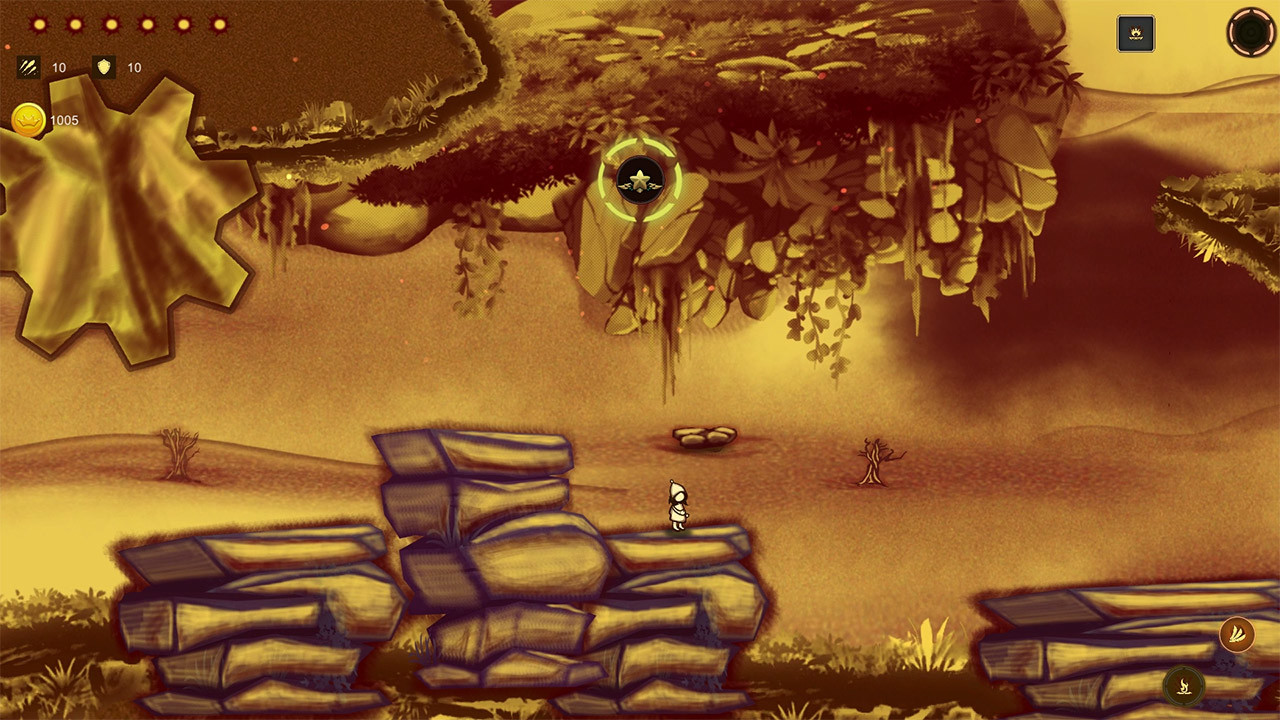Toggle the third sun health pip
Screen dimensions: 1280x720
tap(112, 24)
